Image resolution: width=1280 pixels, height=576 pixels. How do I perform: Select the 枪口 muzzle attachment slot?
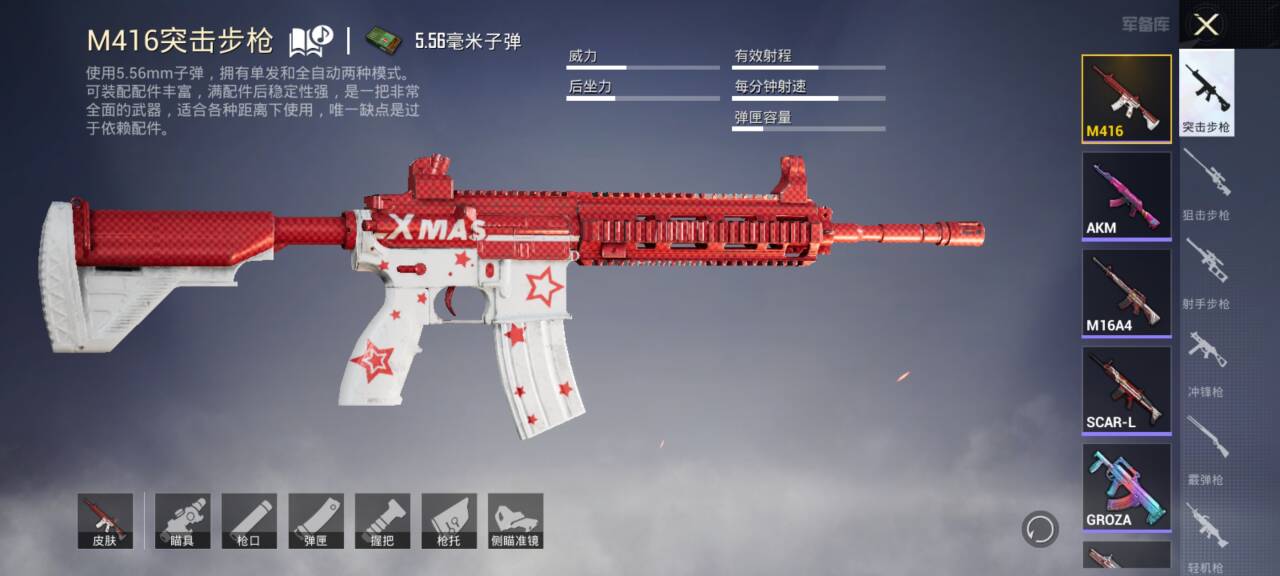(x=249, y=520)
